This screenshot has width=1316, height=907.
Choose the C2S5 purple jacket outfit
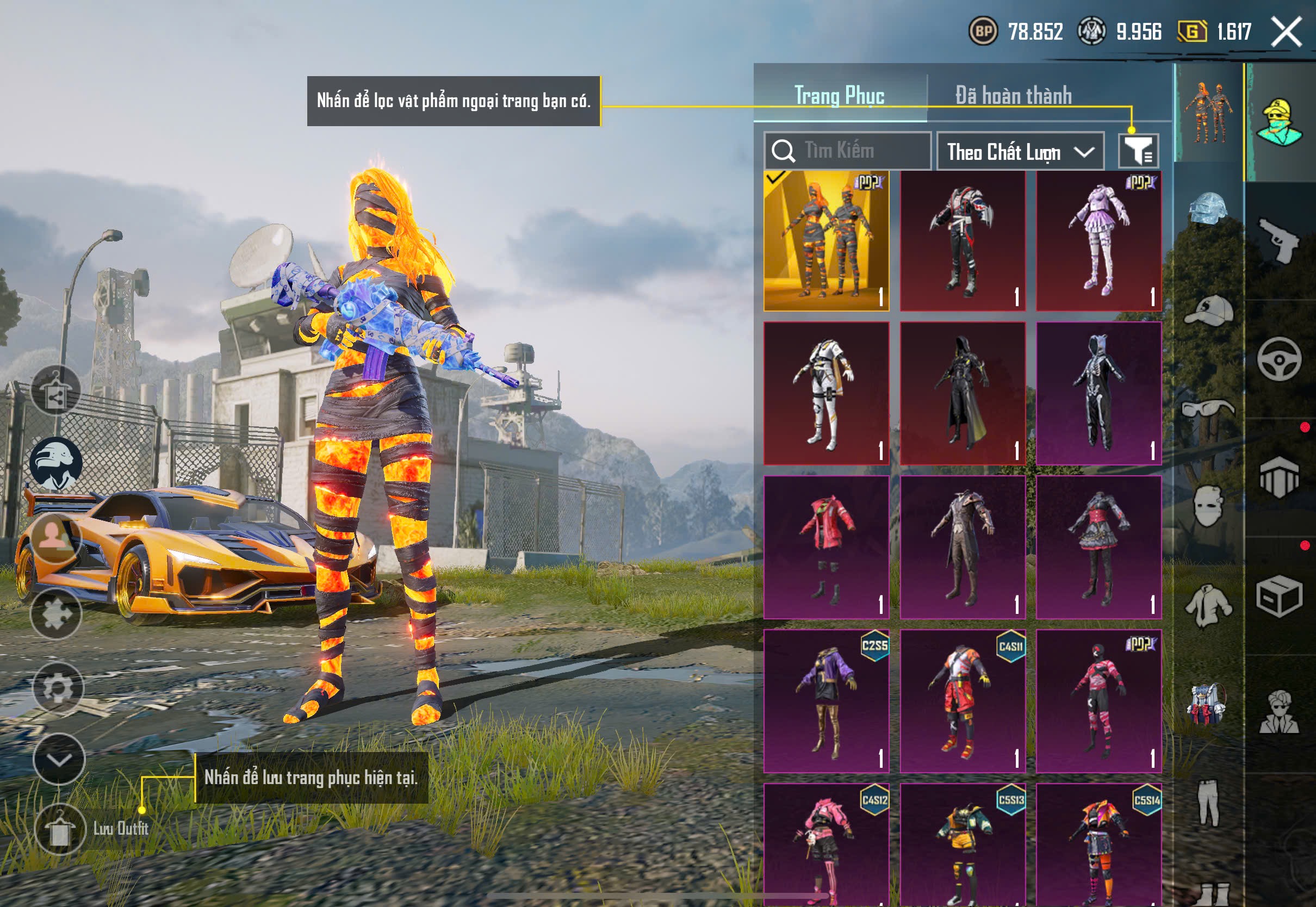click(826, 701)
